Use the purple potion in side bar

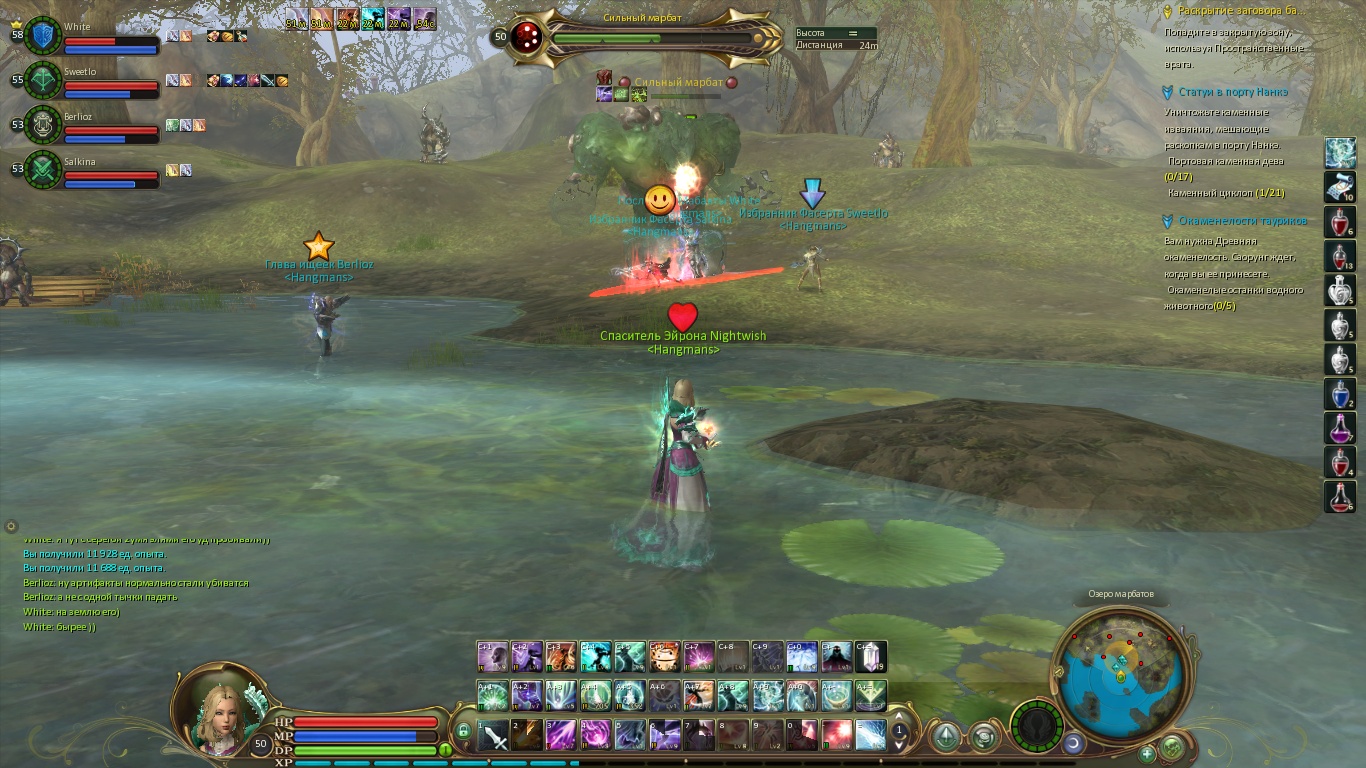(1340, 428)
